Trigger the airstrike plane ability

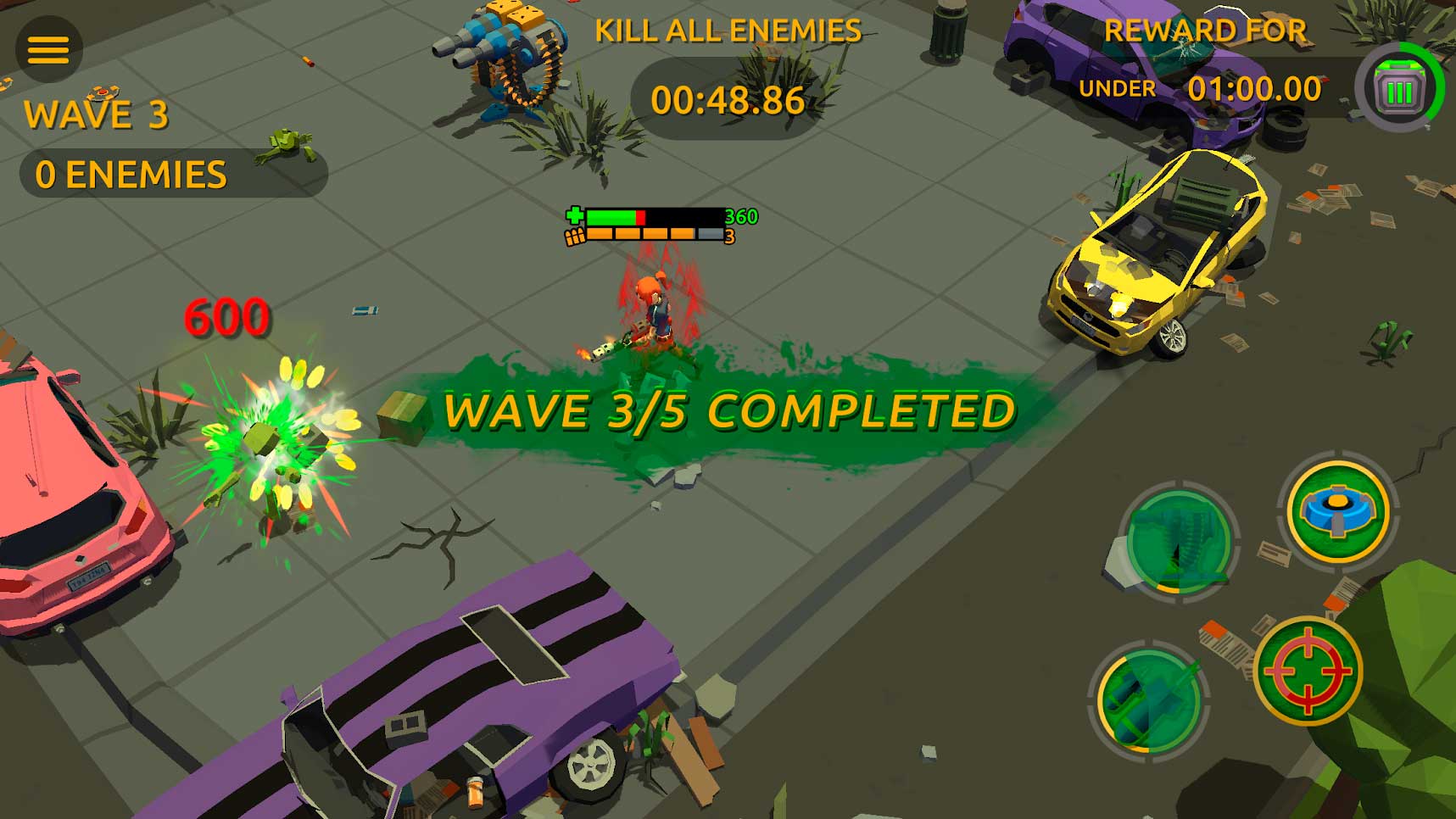1150,700
